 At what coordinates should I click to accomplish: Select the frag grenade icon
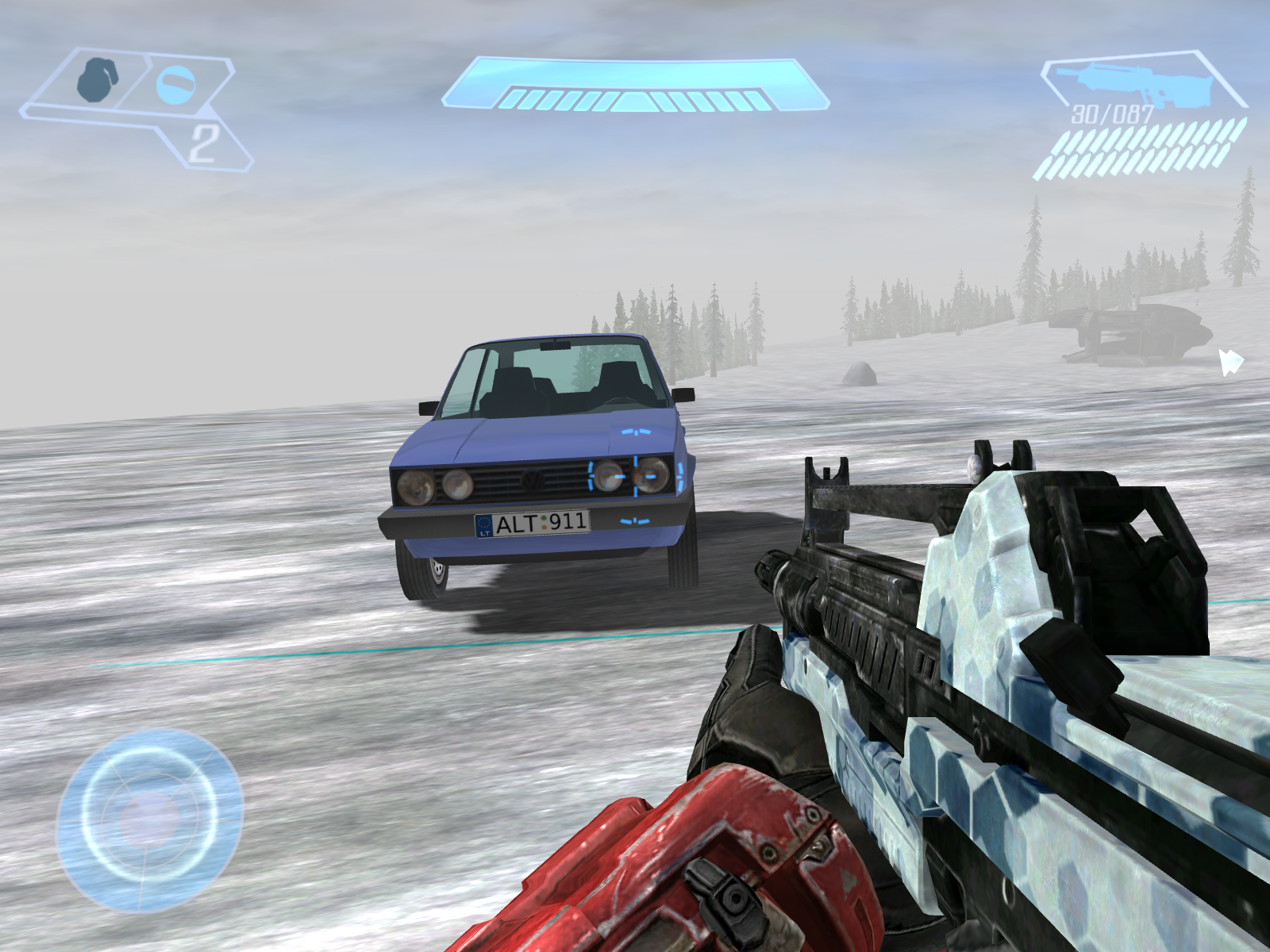click(96, 79)
